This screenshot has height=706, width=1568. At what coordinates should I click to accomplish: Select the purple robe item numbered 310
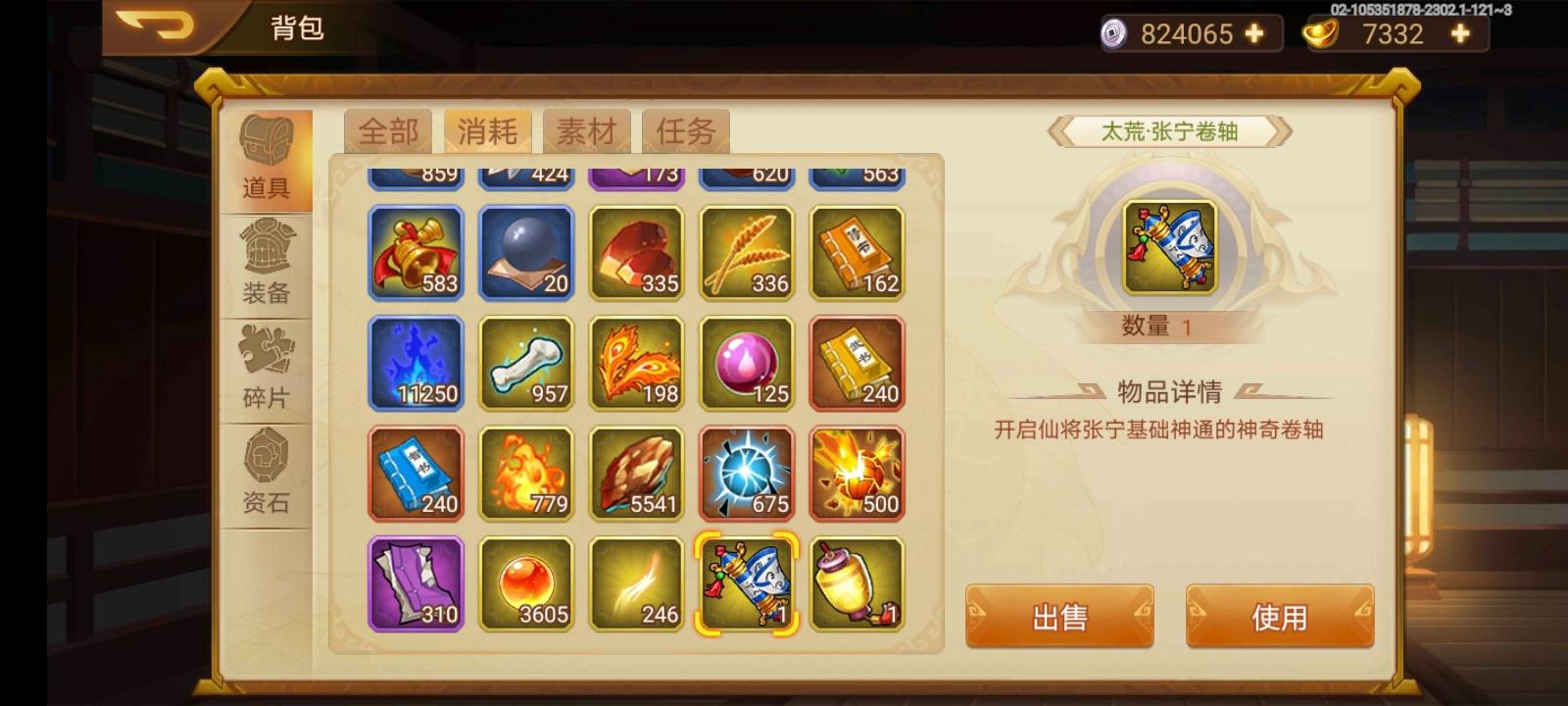[x=416, y=583]
